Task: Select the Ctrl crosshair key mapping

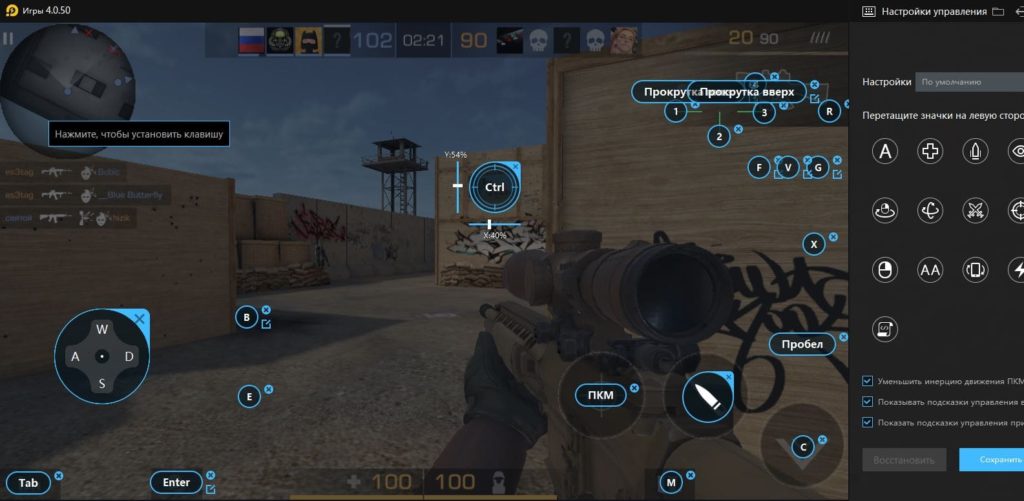Action: click(x=494, y=187)
